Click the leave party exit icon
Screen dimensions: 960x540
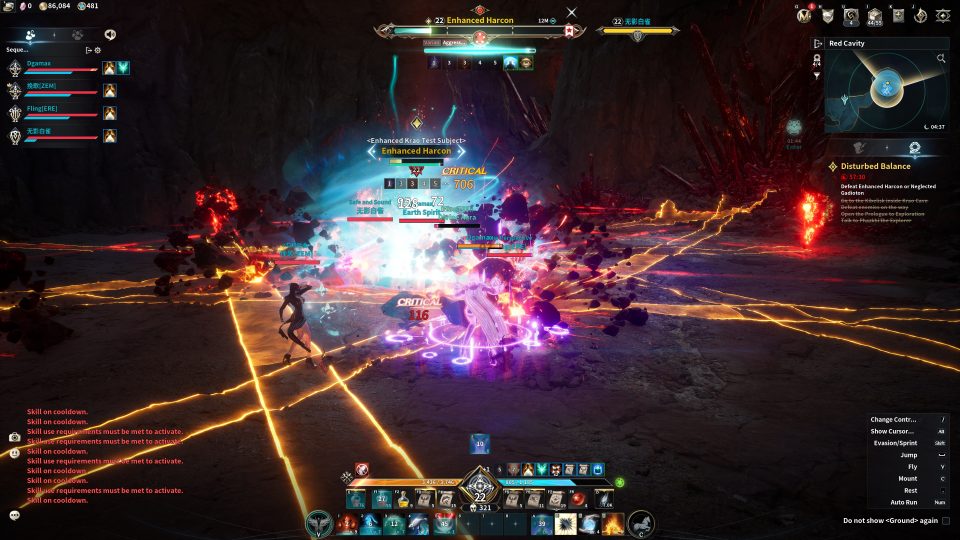88,49
